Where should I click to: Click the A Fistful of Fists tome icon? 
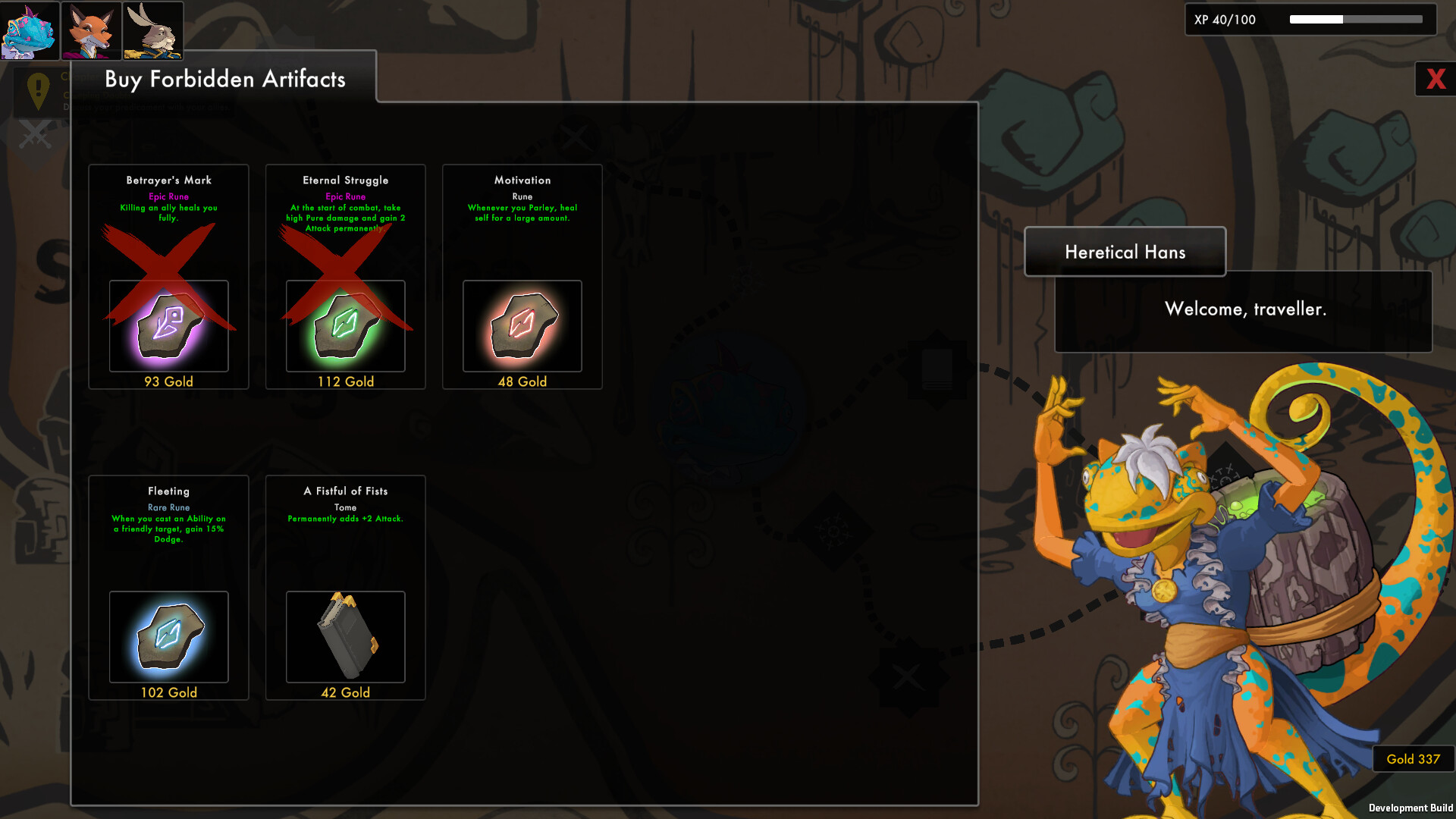(345, 637)
